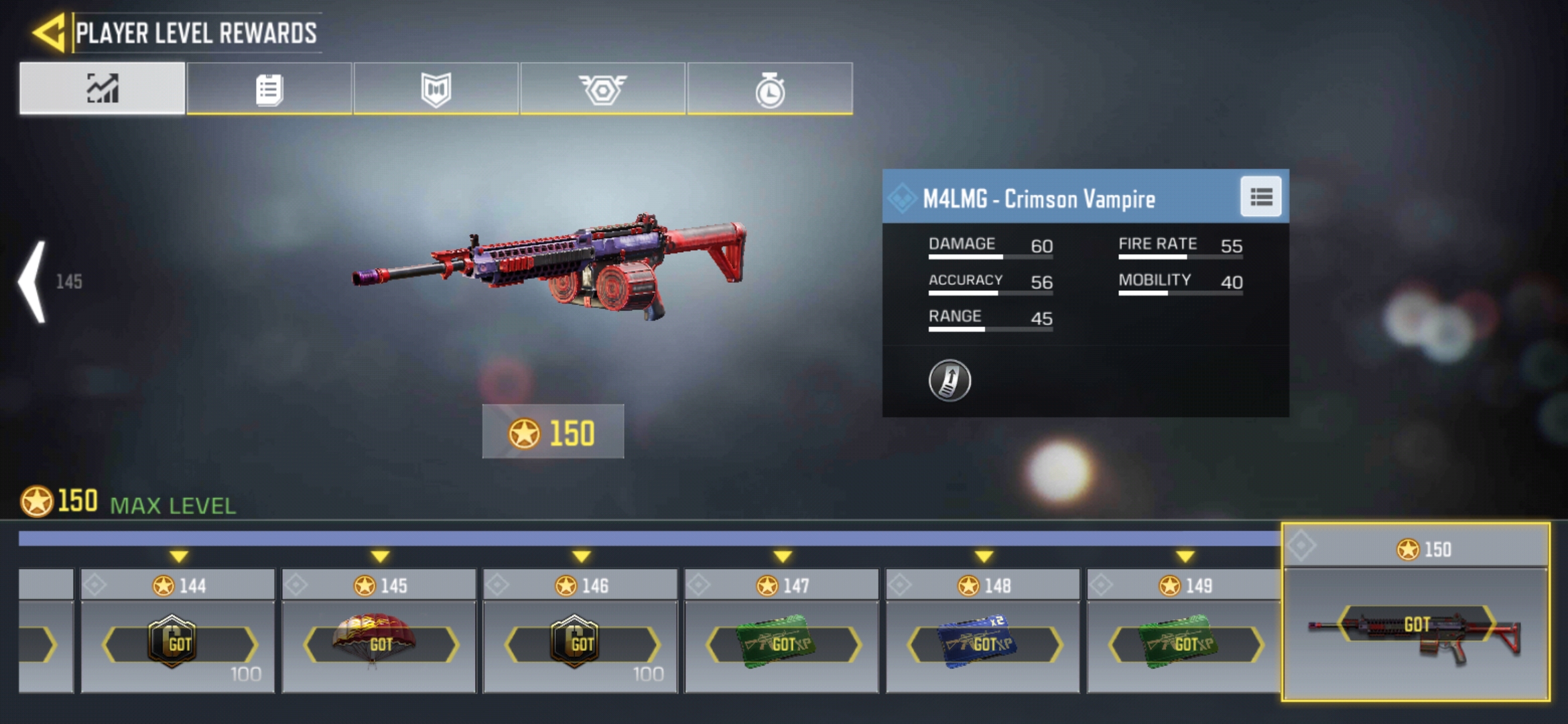This screenshot has width=1568, height=724.
Task: Switch to the level progress chart tab
Action: (x=103, y=88)
